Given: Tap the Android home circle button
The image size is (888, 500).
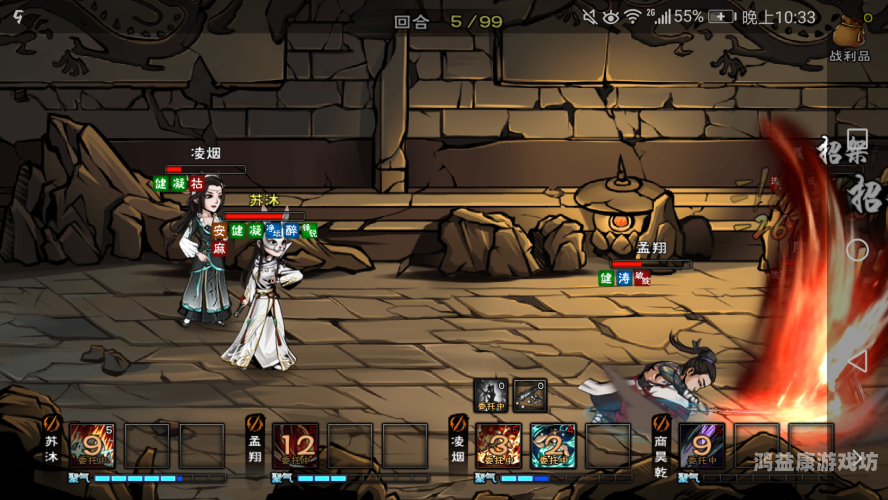Looking at the screenshot, I should (x=857, y=250).
